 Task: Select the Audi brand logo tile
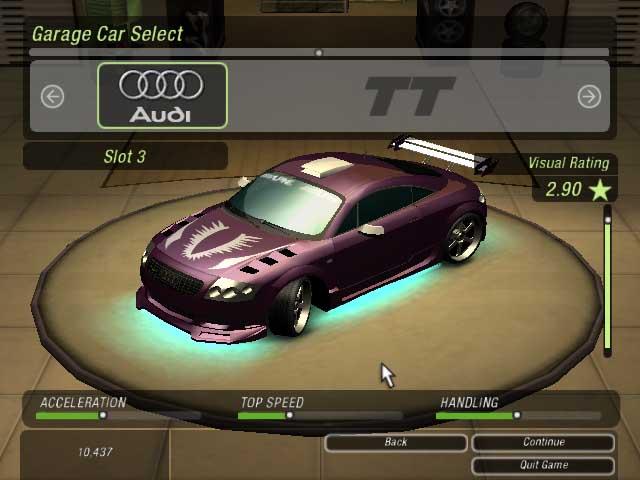point(162,96)
